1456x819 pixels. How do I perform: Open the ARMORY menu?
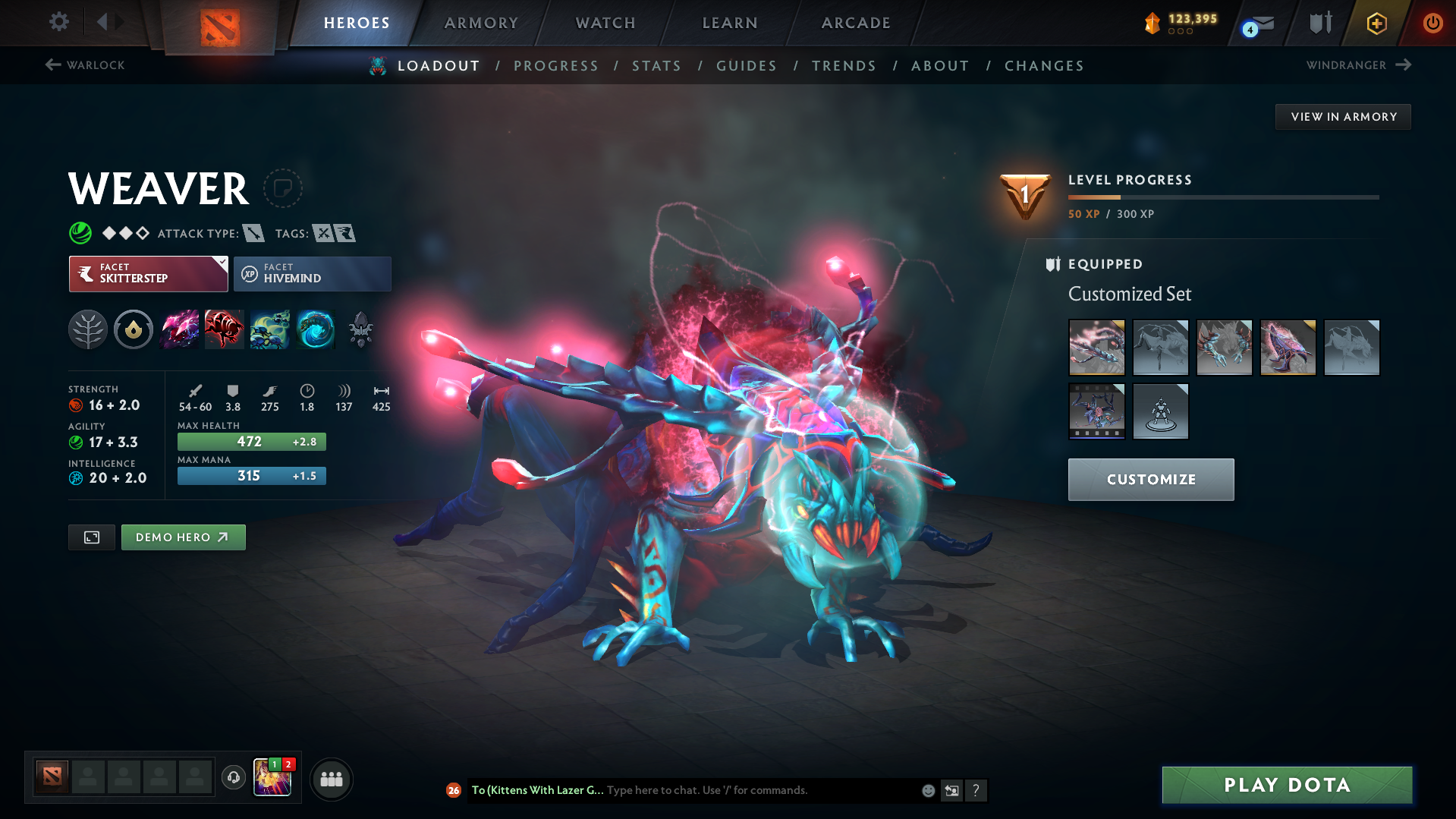coord(481,23)
